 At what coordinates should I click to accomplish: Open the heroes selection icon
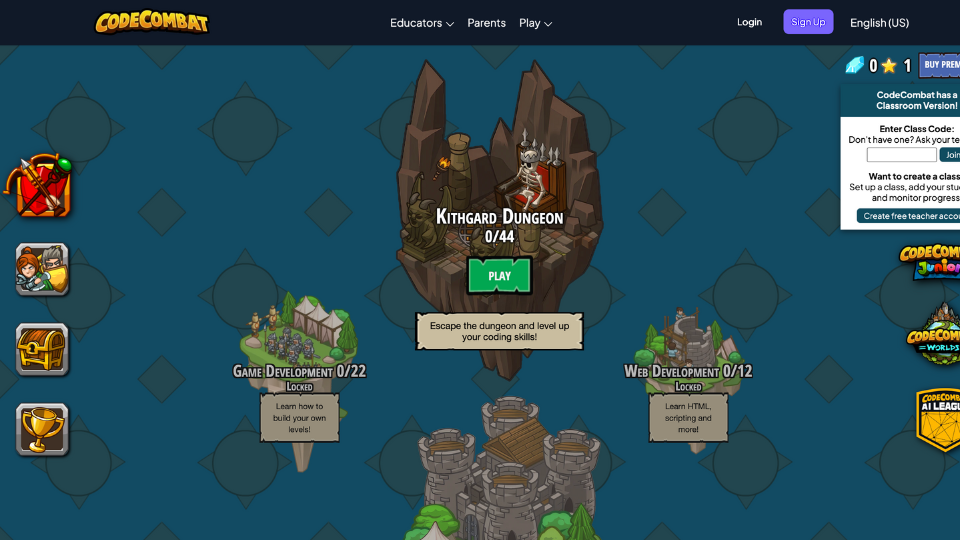42,269
